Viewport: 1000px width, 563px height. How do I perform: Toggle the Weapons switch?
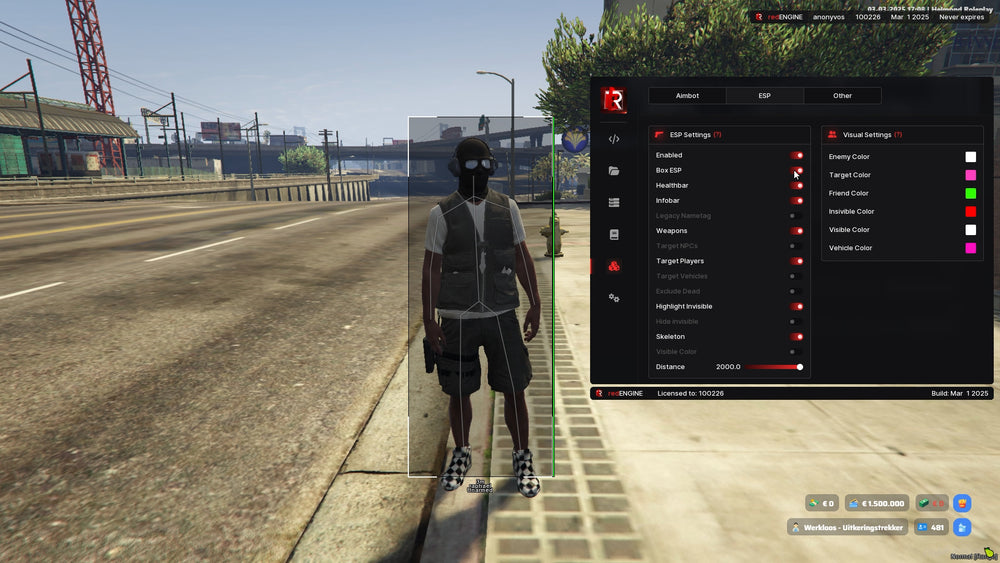point(797,231)
